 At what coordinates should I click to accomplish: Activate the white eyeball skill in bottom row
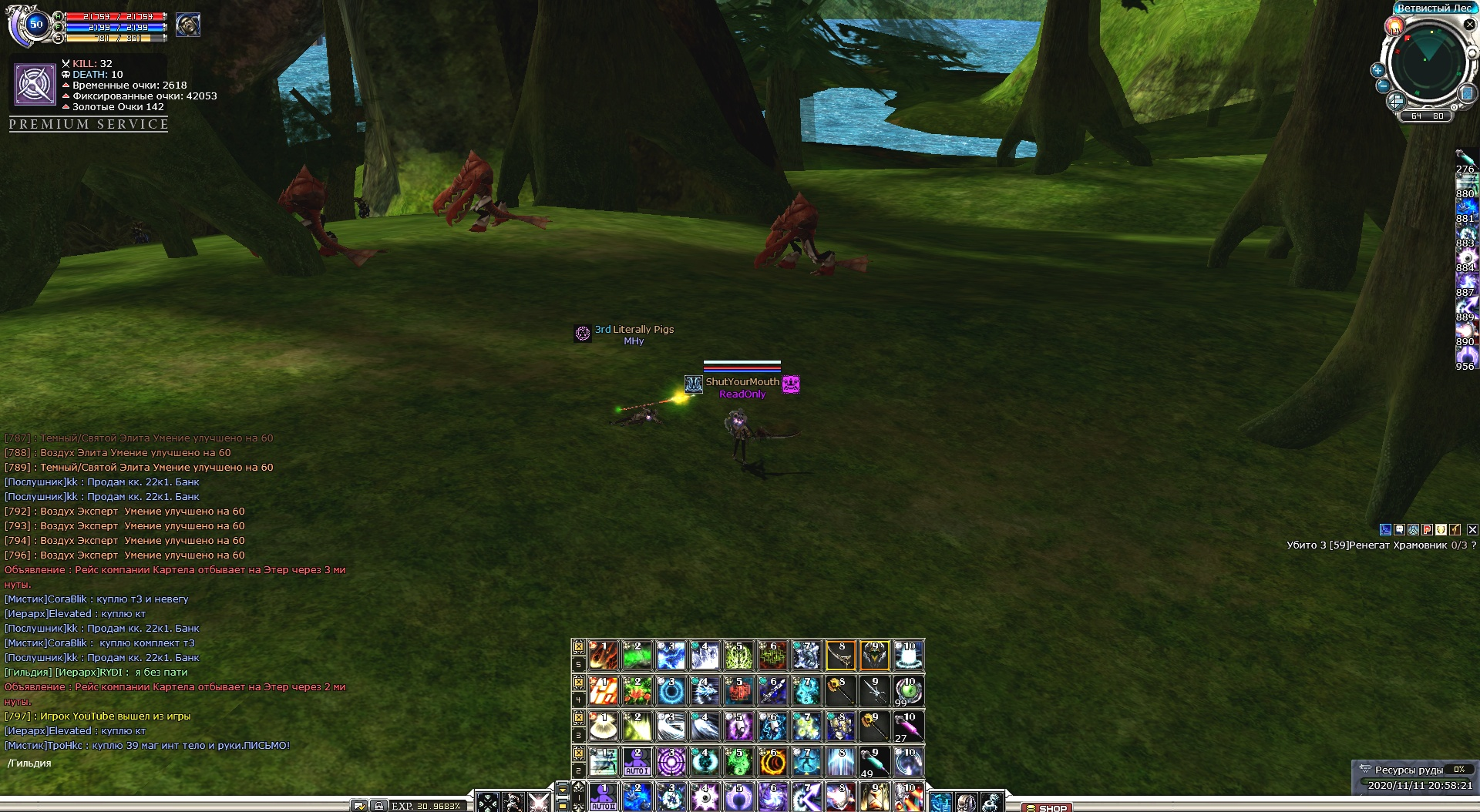705,797
